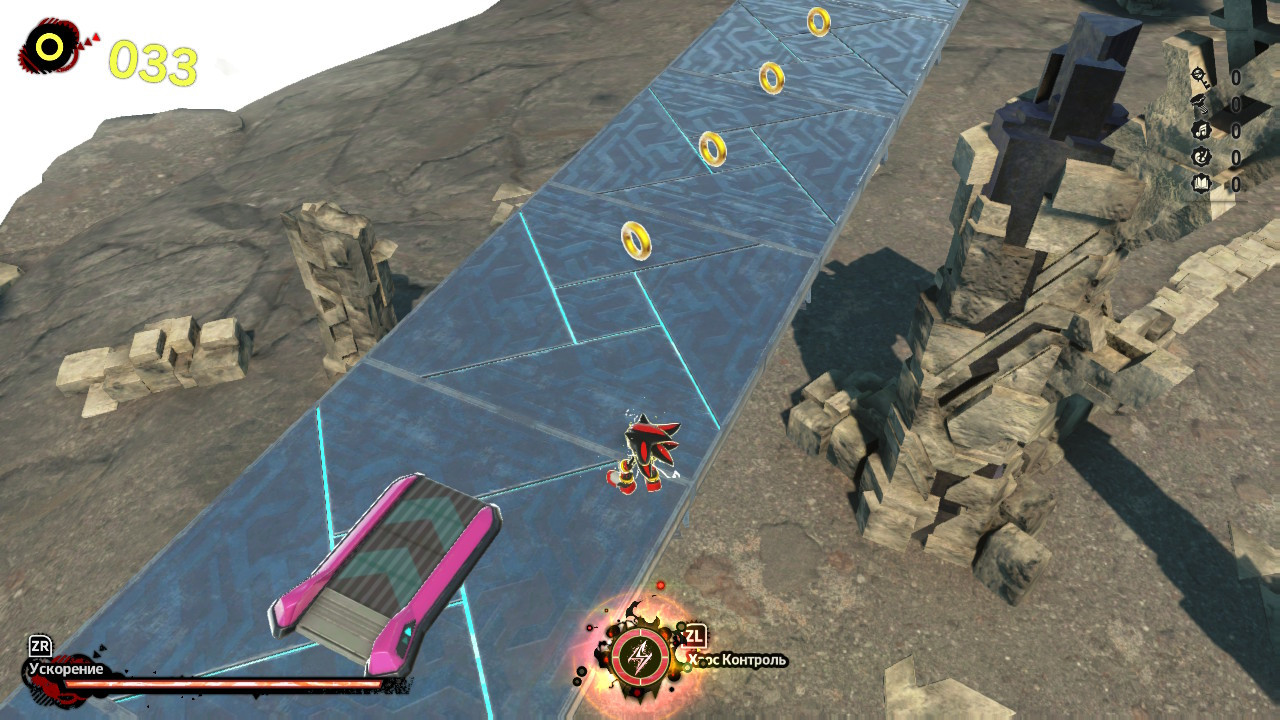Click the key collectible icon on the right
This screenshot has height=720, width=1280.
[x=1200, y=76]
